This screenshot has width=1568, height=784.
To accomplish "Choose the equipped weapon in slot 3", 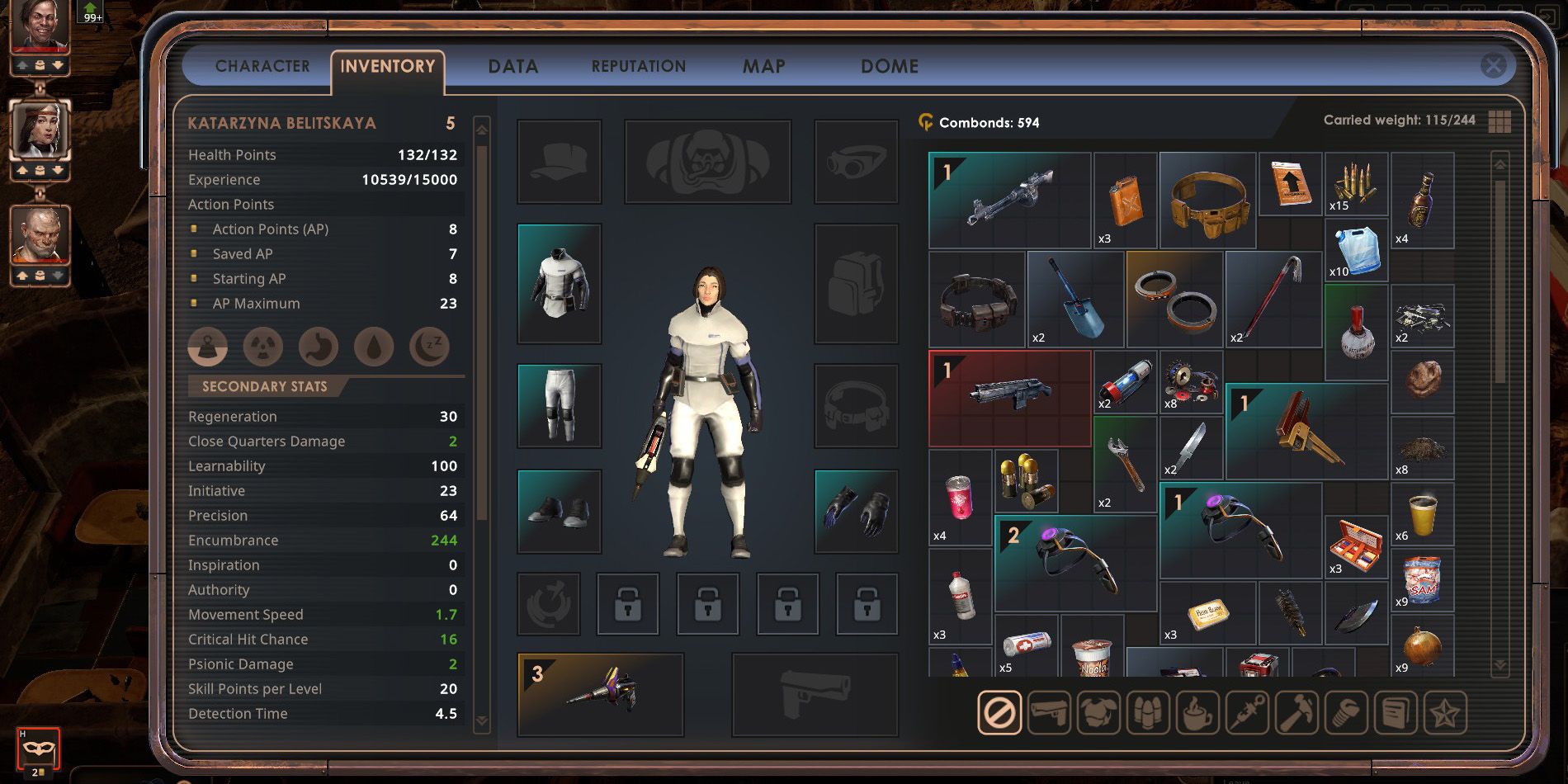I will coord(600,694).
